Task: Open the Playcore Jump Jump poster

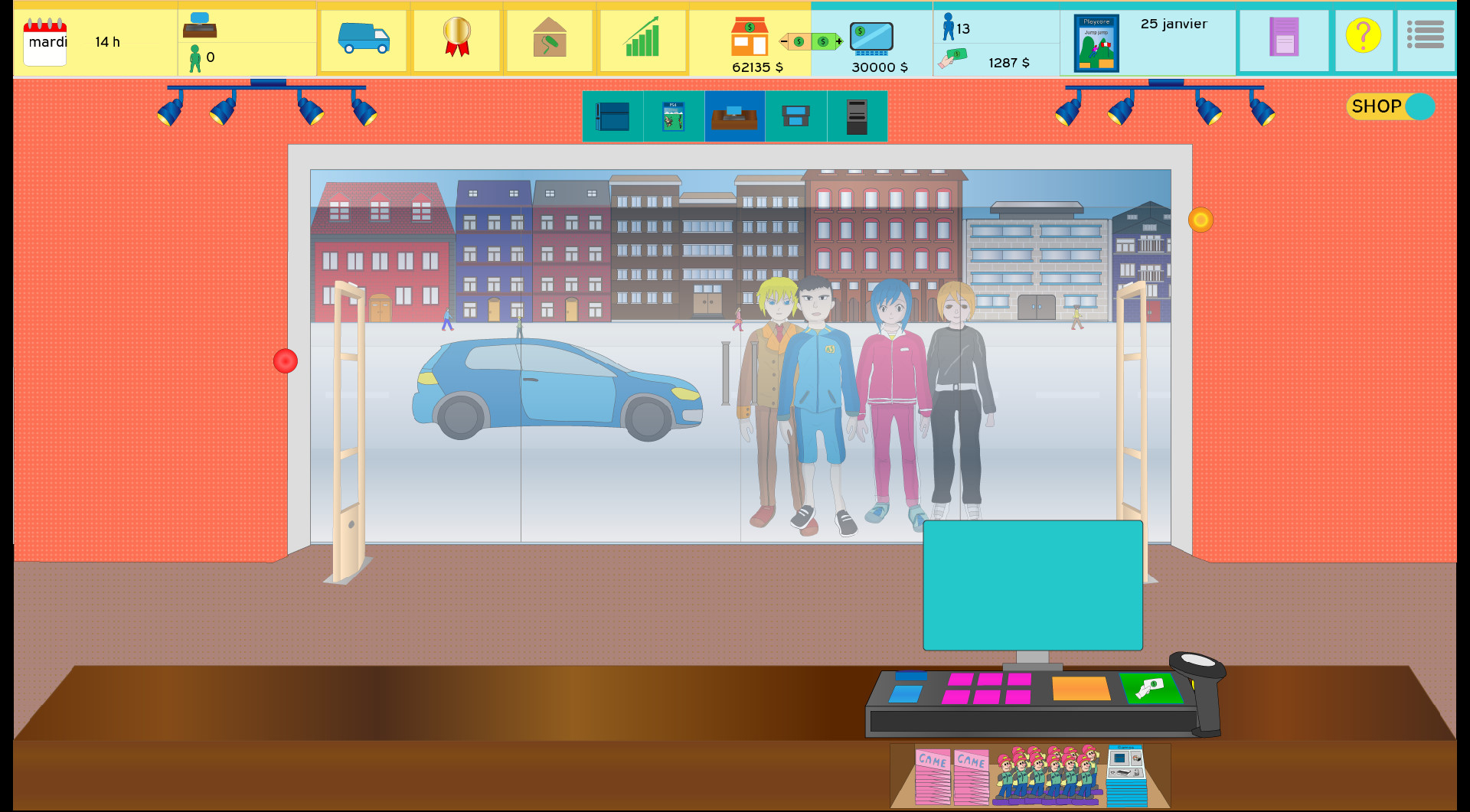Action: point(1096,42)
